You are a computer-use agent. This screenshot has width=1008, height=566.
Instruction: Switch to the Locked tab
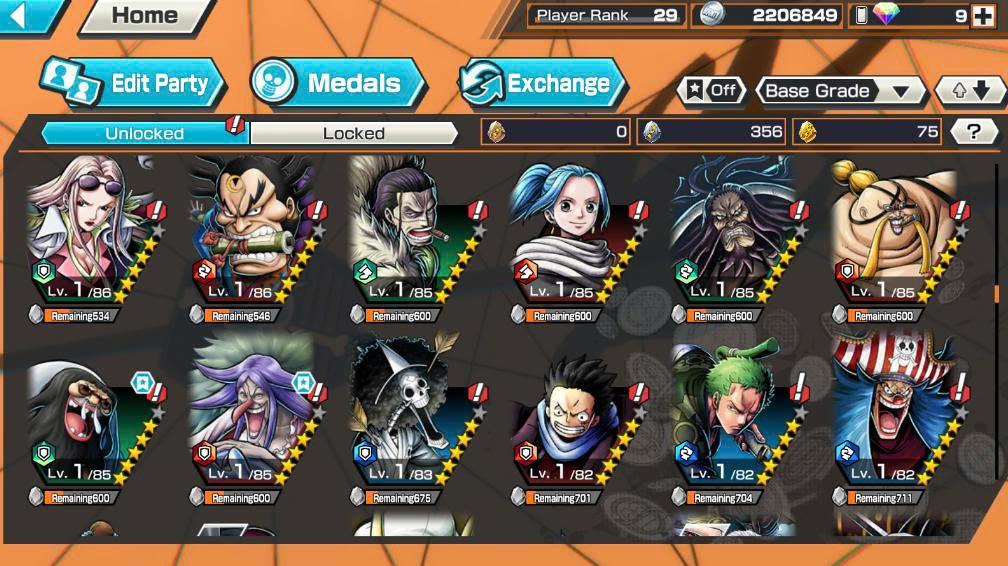(353, 133)
